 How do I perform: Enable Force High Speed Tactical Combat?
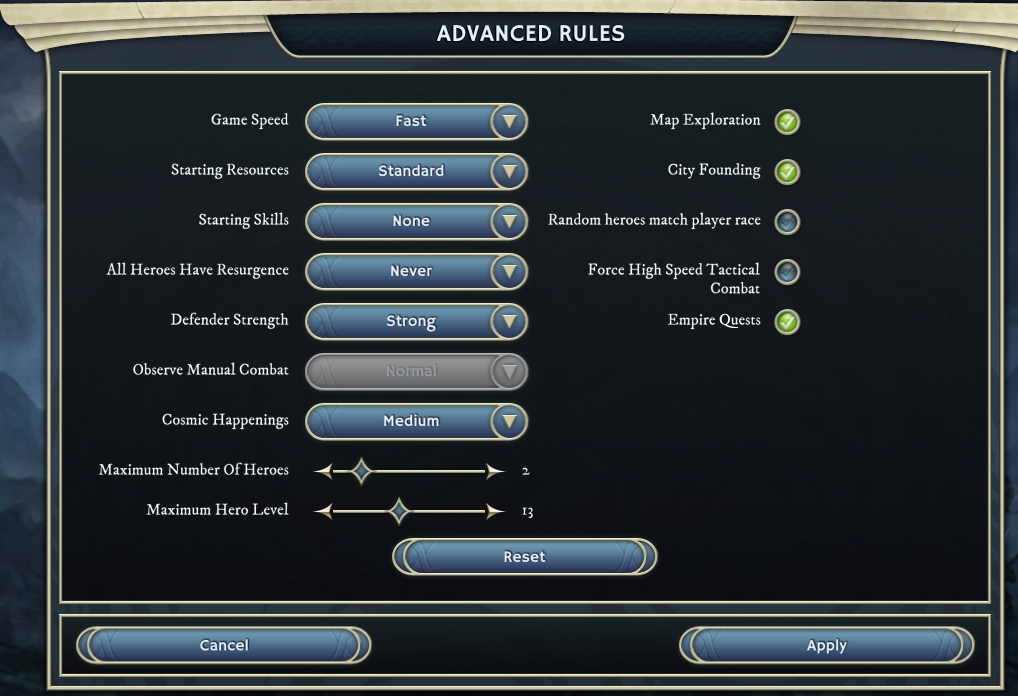(x=788, y=271)
